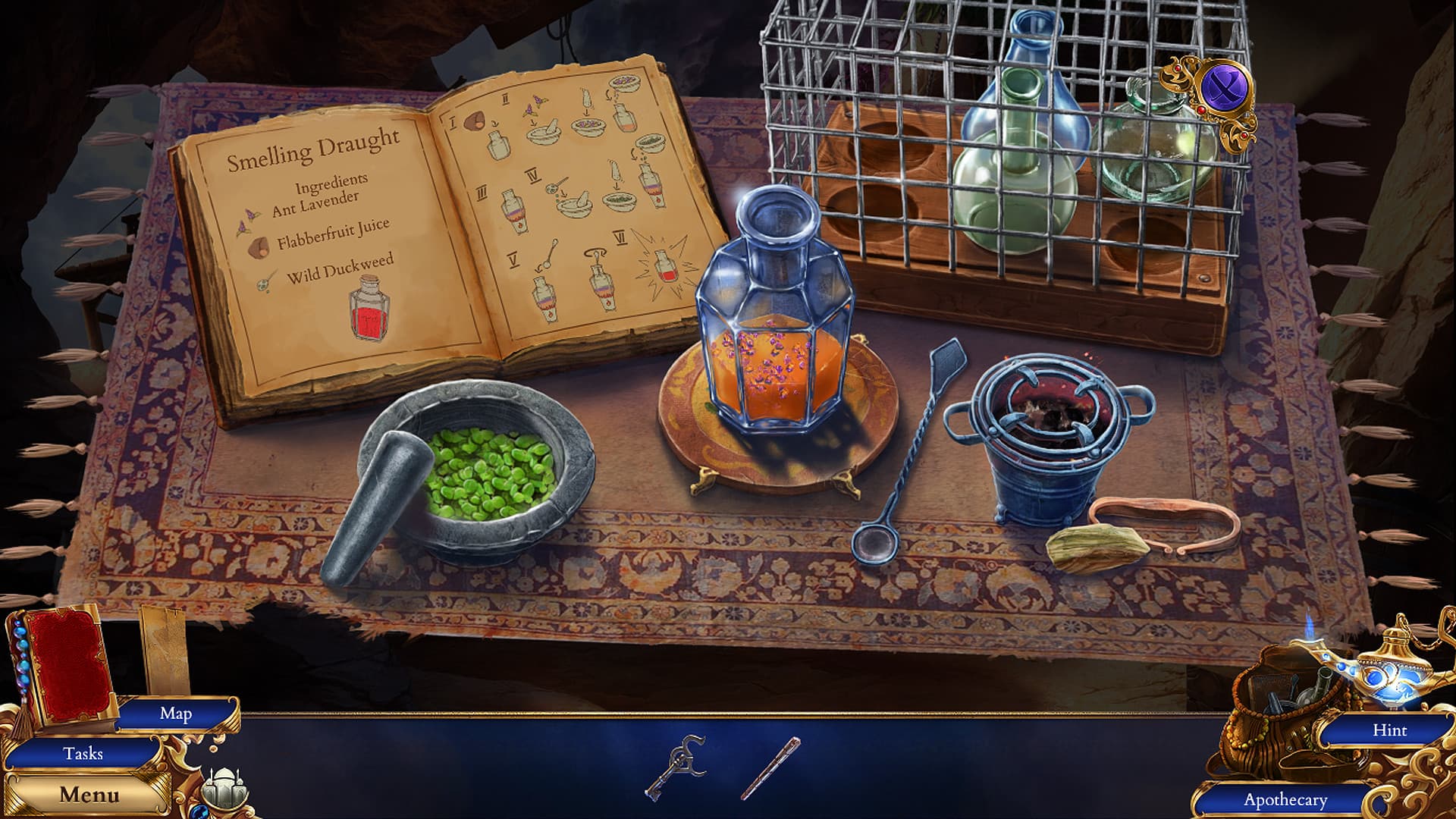The height and width of the screenshot is (819, 1456).
Task: View the Tasks list
Action: click(x=86, y=754)
